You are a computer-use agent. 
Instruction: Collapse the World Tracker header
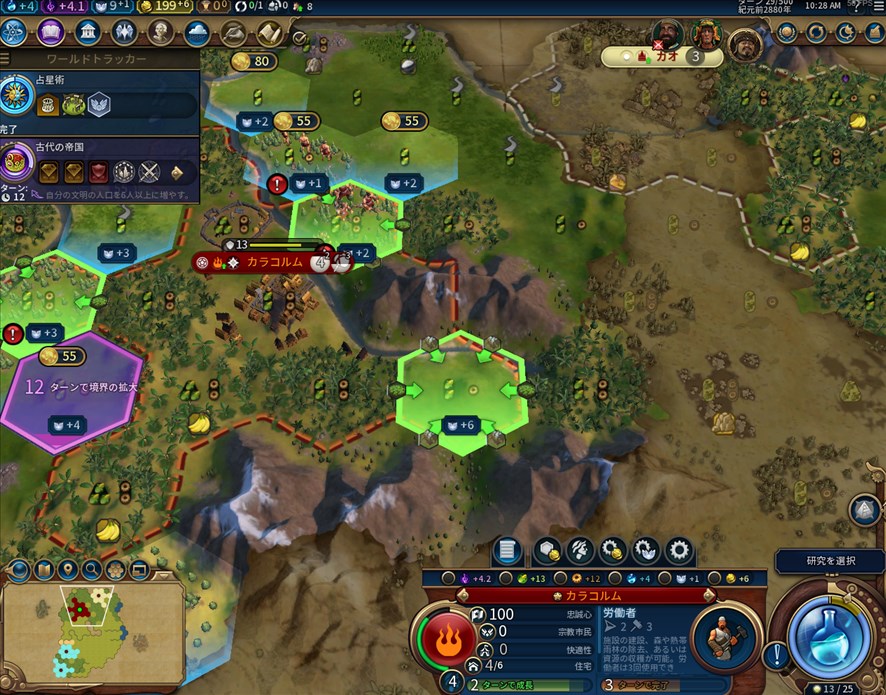click(x=100, y=59)
